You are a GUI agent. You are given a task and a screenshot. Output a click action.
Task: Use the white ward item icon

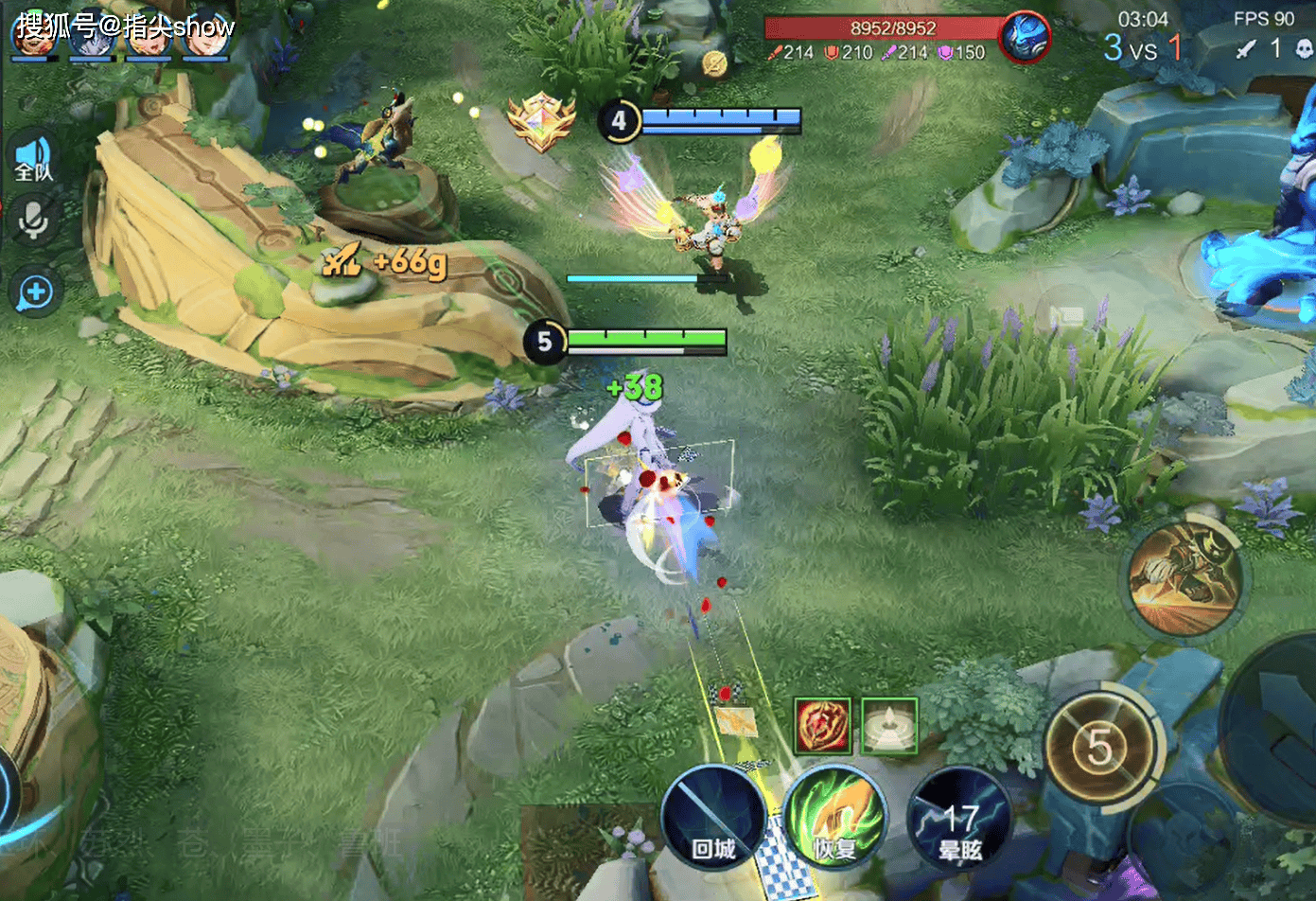(x=888, y=726)
